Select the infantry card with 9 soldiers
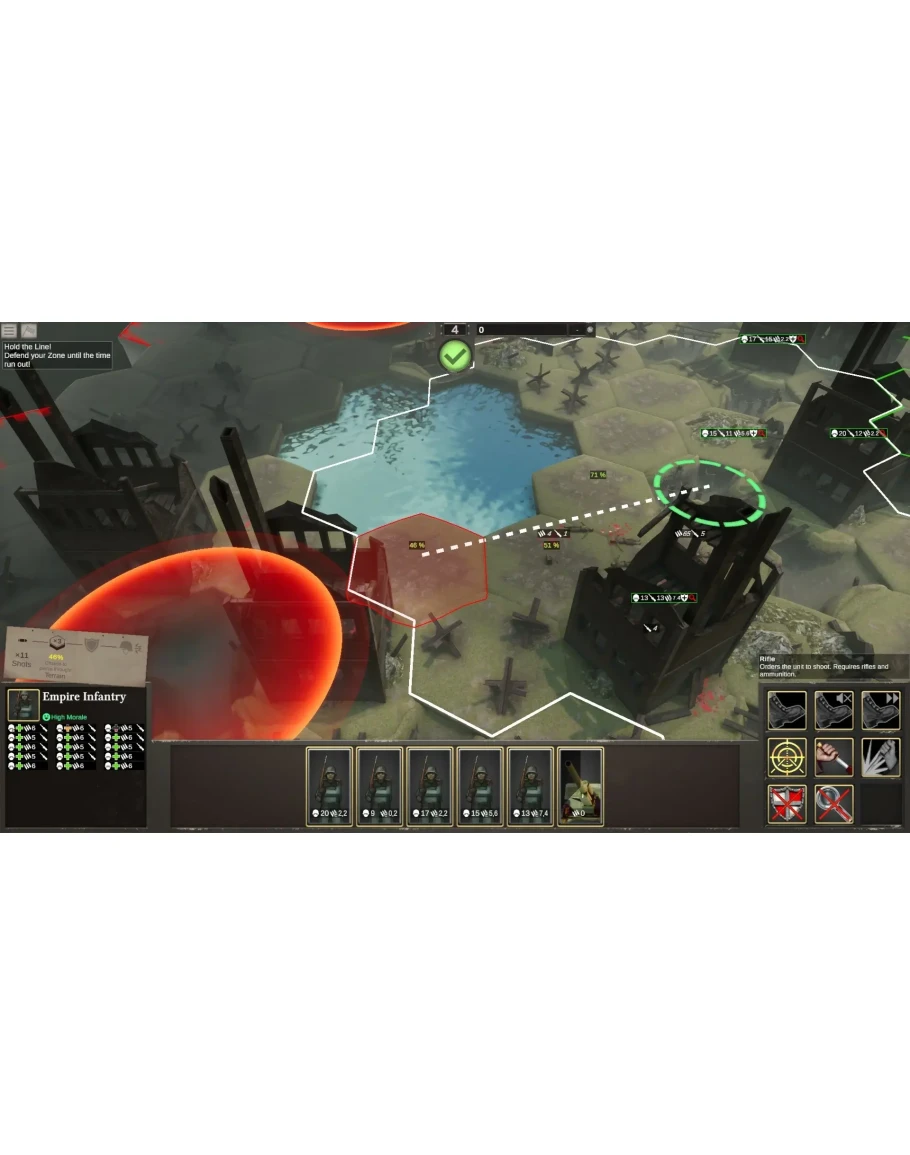The image size is (910, 1155). (380, 787)
